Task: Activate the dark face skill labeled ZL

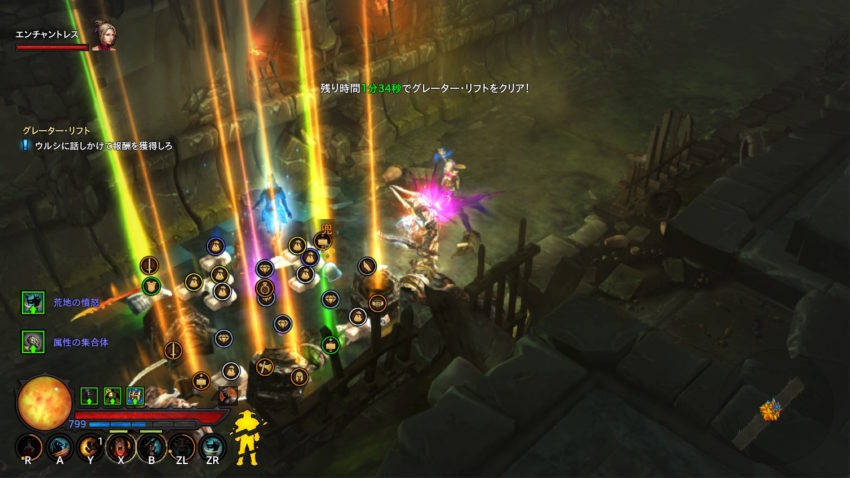Action: pos(182,447)
